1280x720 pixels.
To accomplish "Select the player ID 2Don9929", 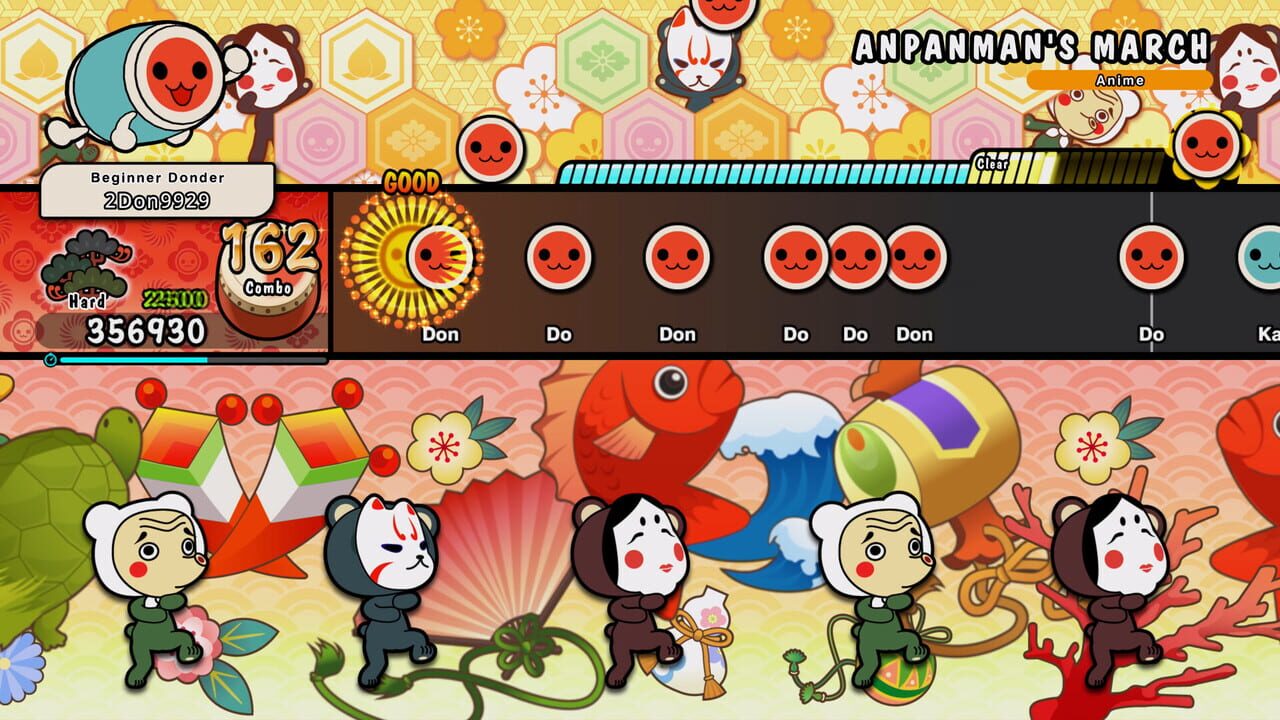I will tap(160, 198).
